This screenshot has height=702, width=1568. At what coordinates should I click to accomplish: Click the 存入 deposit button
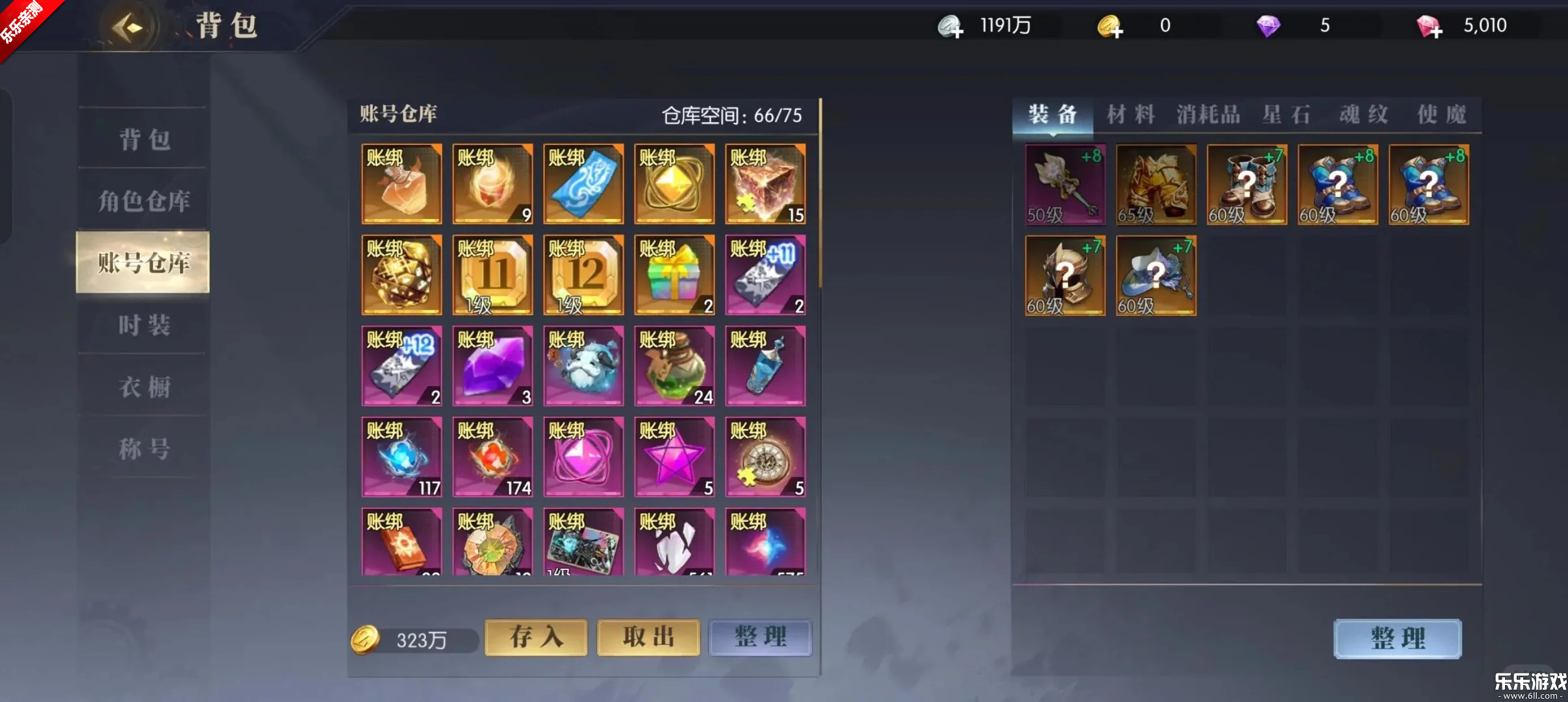pyautogui.click(x=536, y=637)
